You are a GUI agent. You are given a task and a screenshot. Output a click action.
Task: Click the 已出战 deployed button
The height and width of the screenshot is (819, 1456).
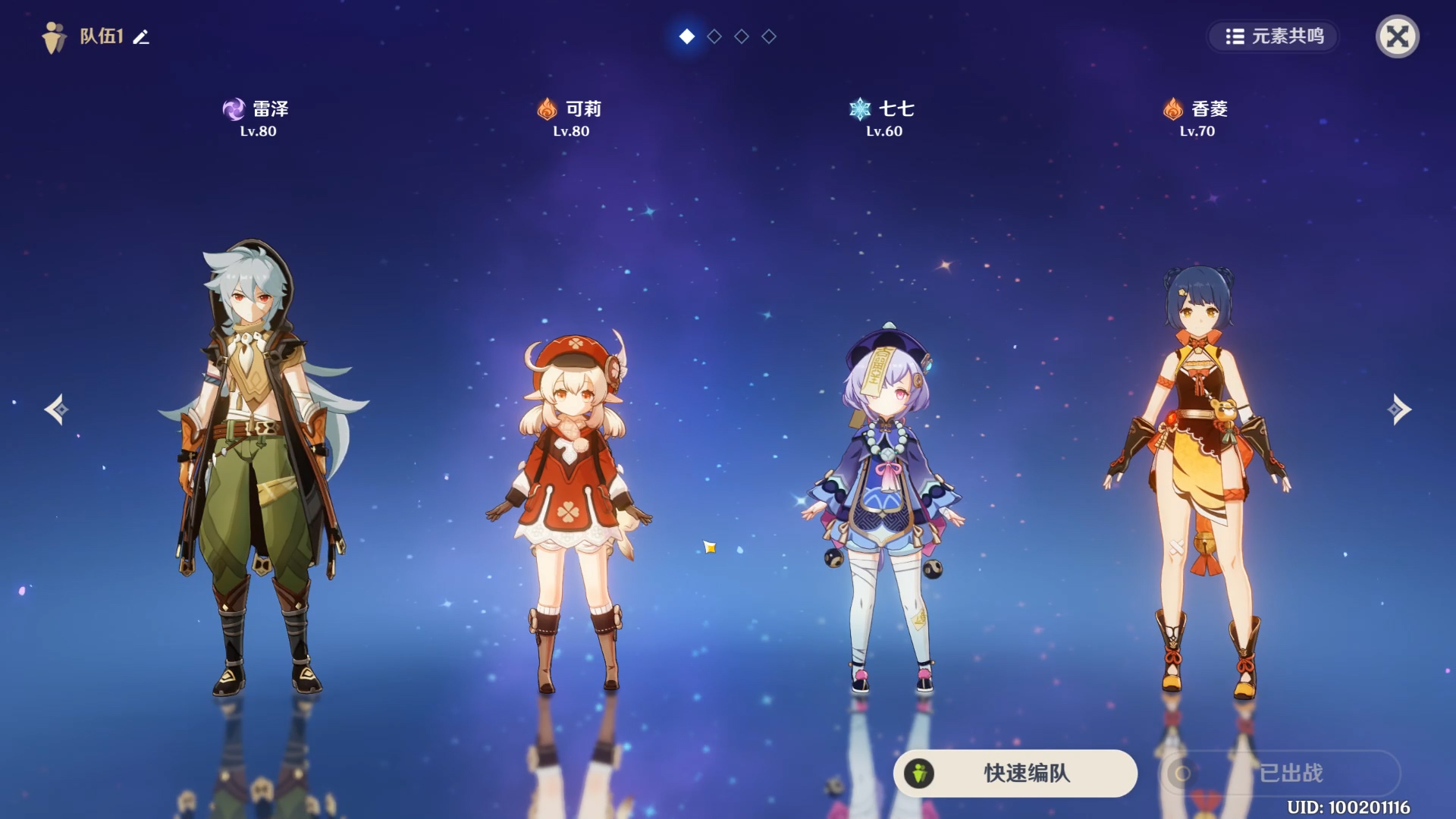(x=1280, y=773)
